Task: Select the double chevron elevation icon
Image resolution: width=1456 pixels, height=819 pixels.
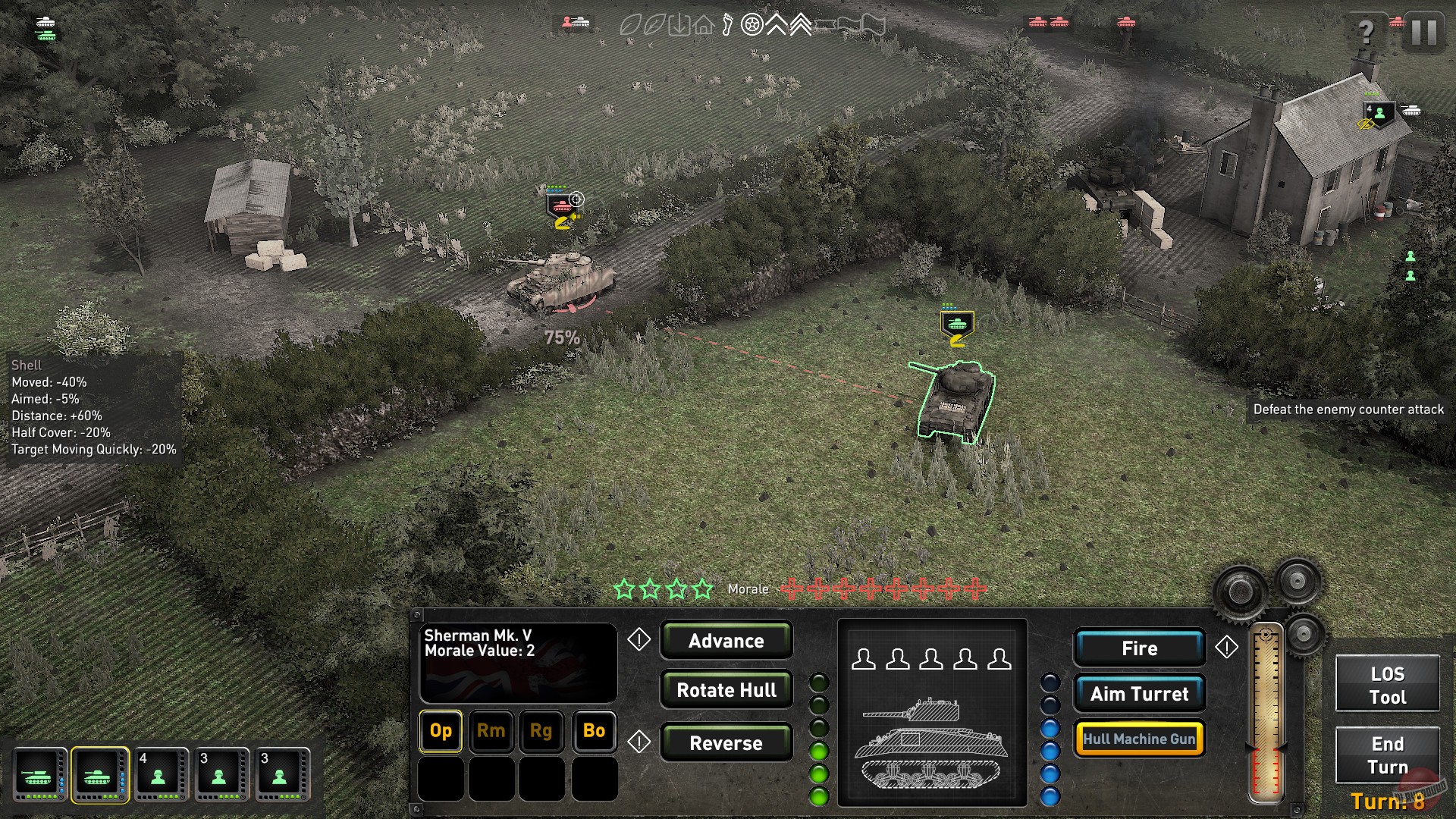Action: (x=801, y=25)
